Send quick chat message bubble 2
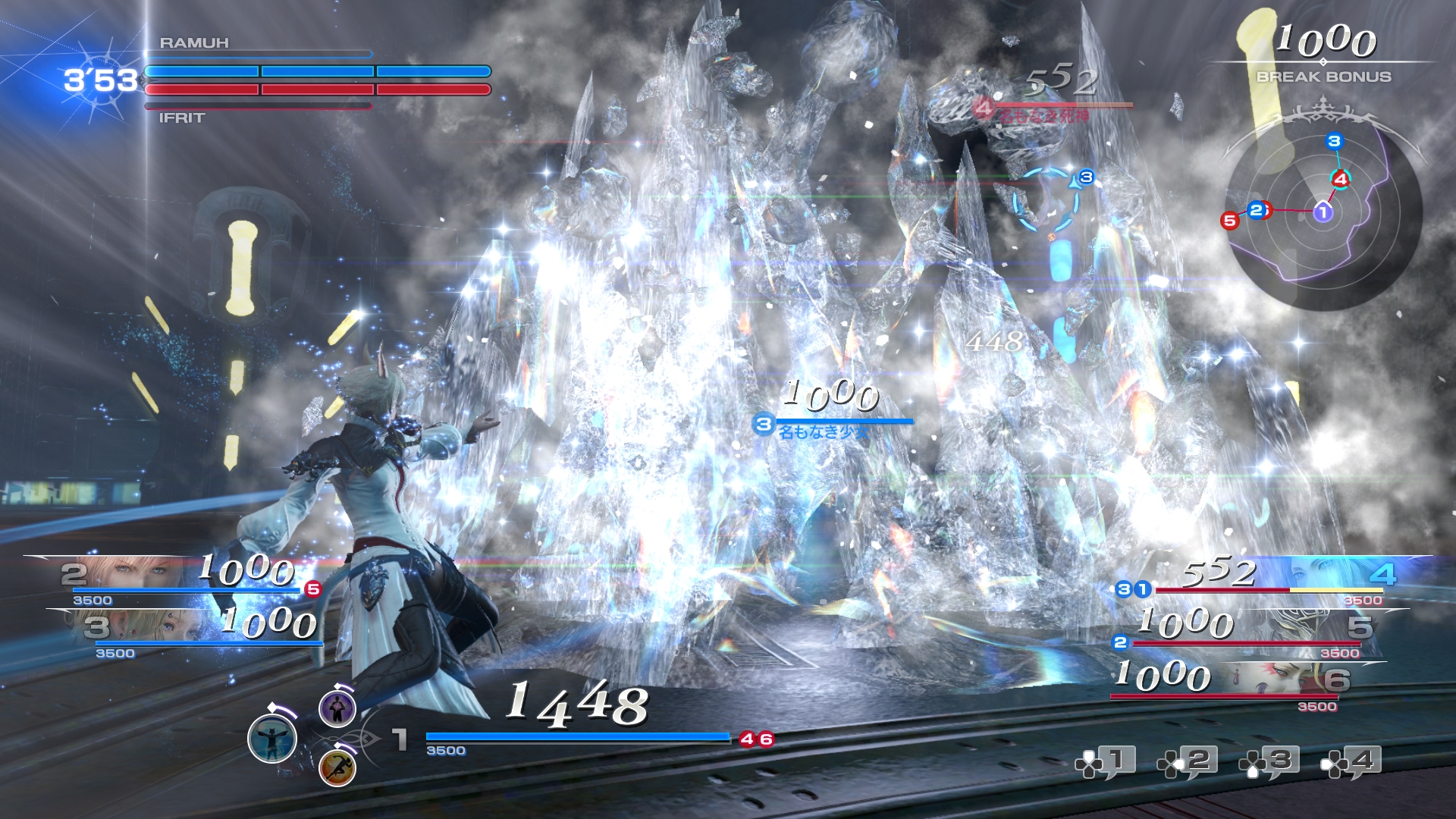 (1188, 762)
